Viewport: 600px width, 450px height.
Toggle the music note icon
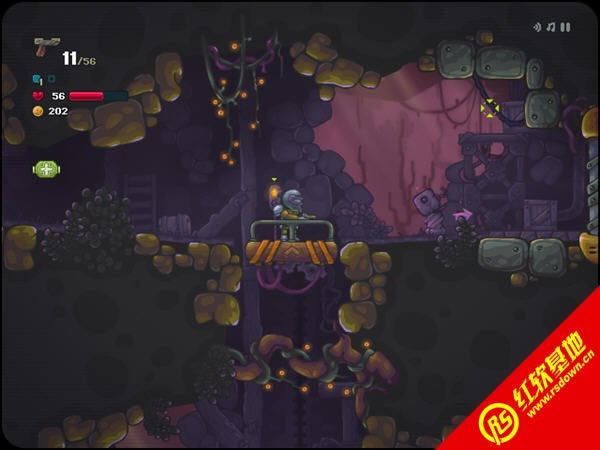pyautogui.click(x=551, y=27)
